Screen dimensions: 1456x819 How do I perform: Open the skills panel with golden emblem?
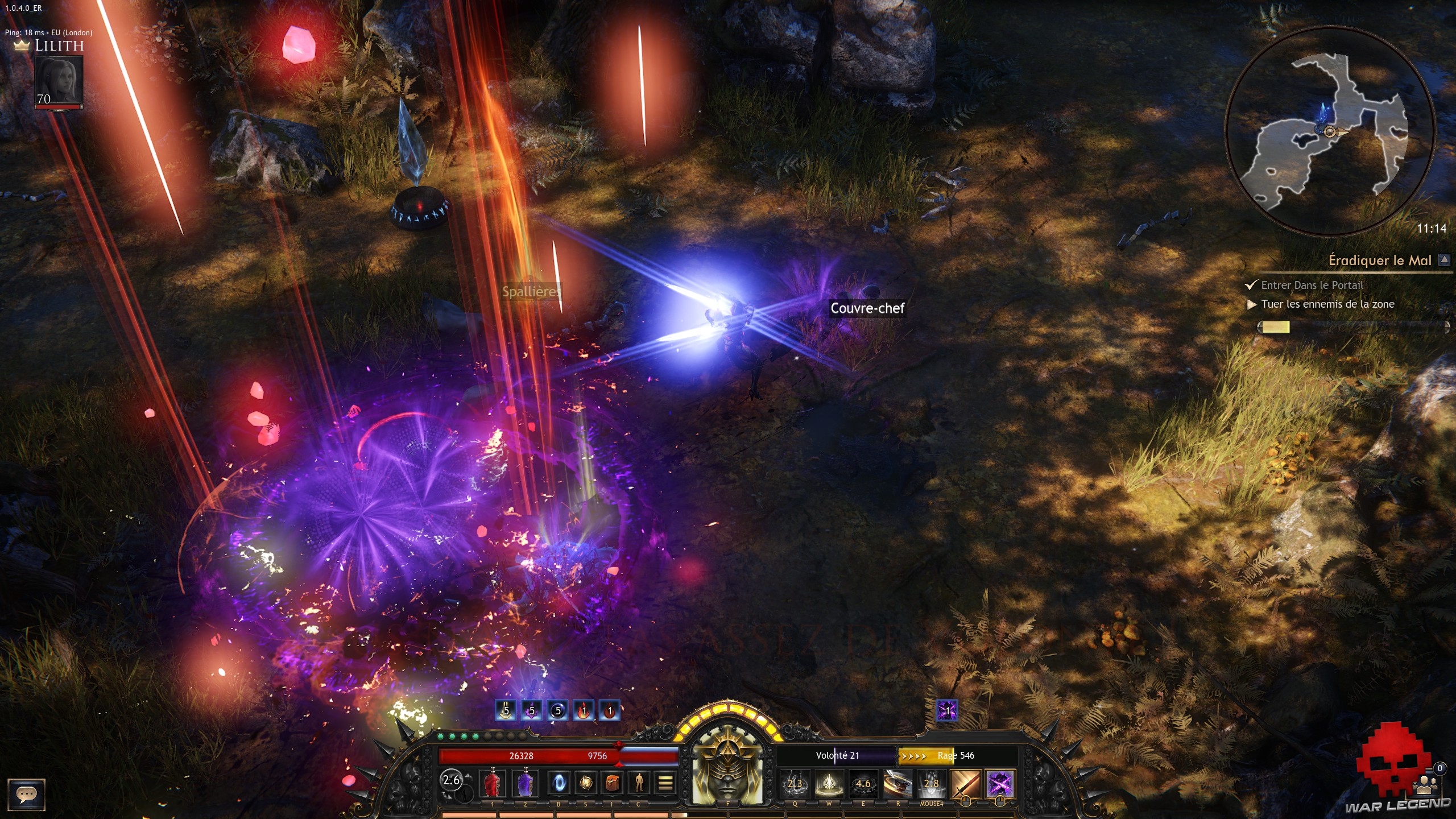[585, 784]
